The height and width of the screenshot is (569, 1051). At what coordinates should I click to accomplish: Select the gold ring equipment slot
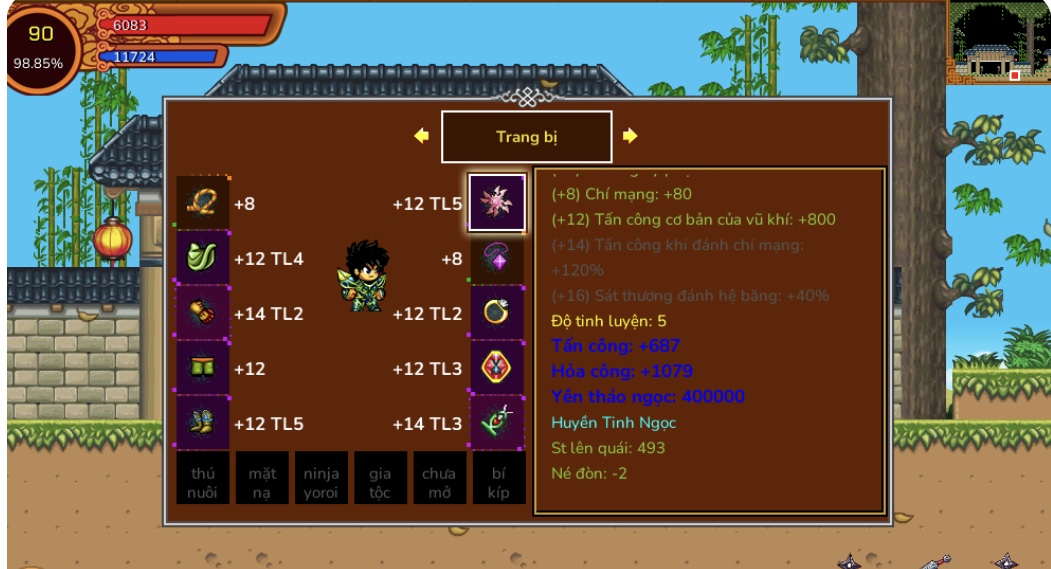coord(497,313)
